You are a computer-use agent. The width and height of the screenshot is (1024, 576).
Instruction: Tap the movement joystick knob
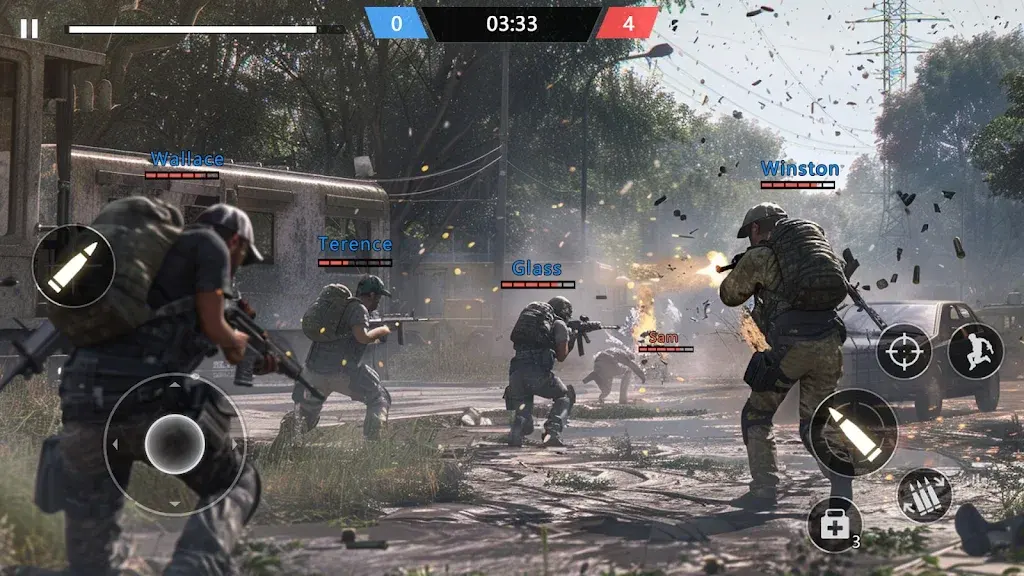pyautogui.click(x=175, y=444)
